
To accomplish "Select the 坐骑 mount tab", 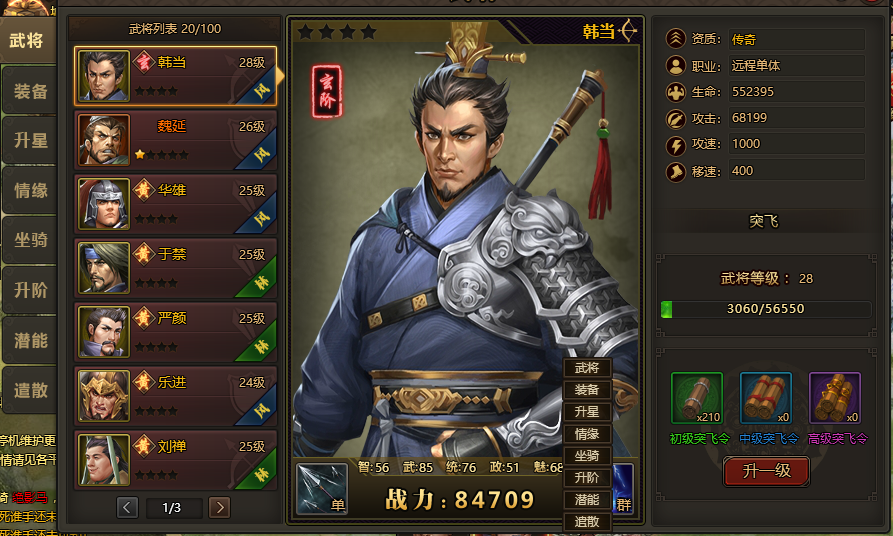I will coord(30,241).
